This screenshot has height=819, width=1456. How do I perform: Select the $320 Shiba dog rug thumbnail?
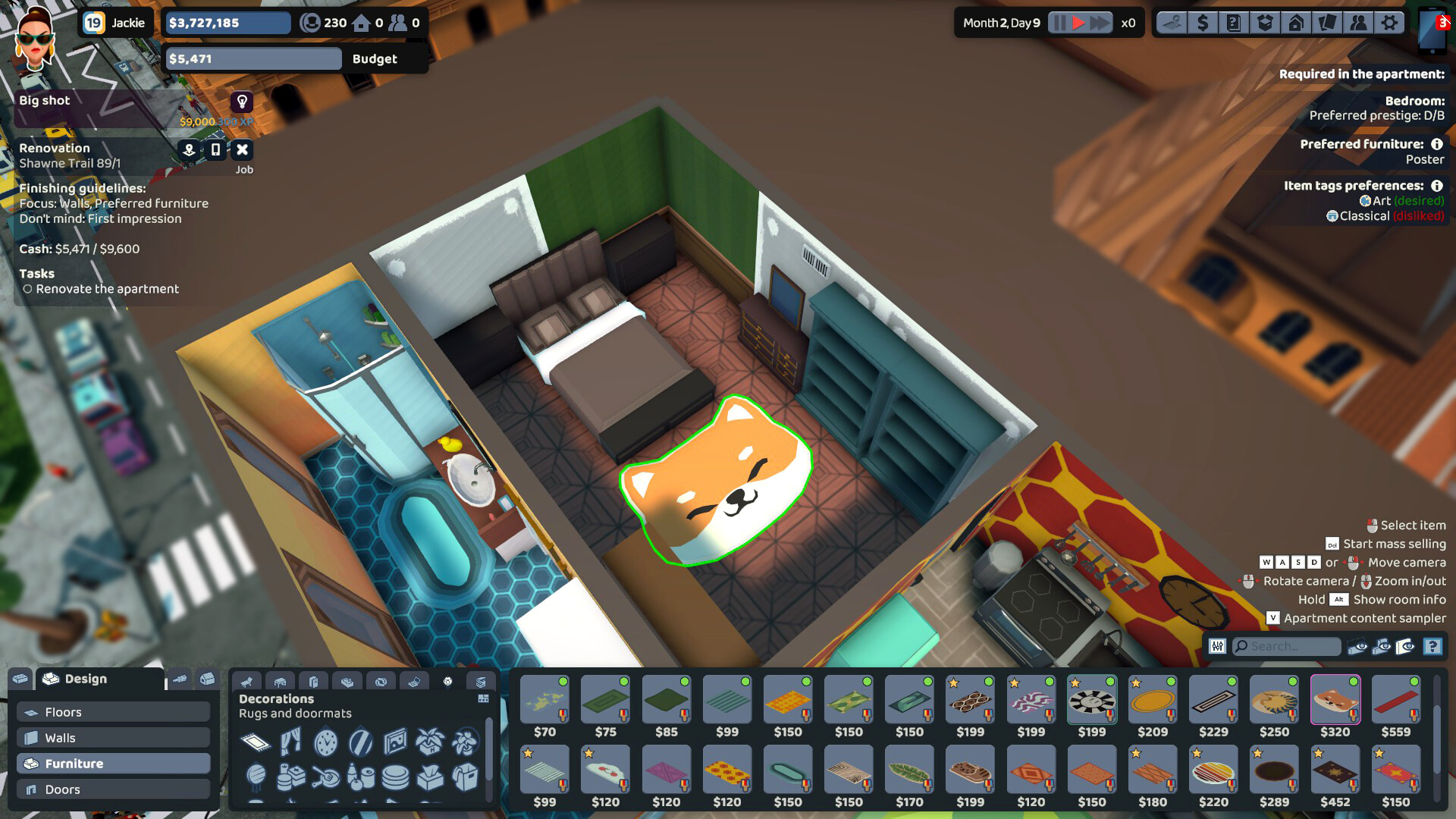point(1335,701)
